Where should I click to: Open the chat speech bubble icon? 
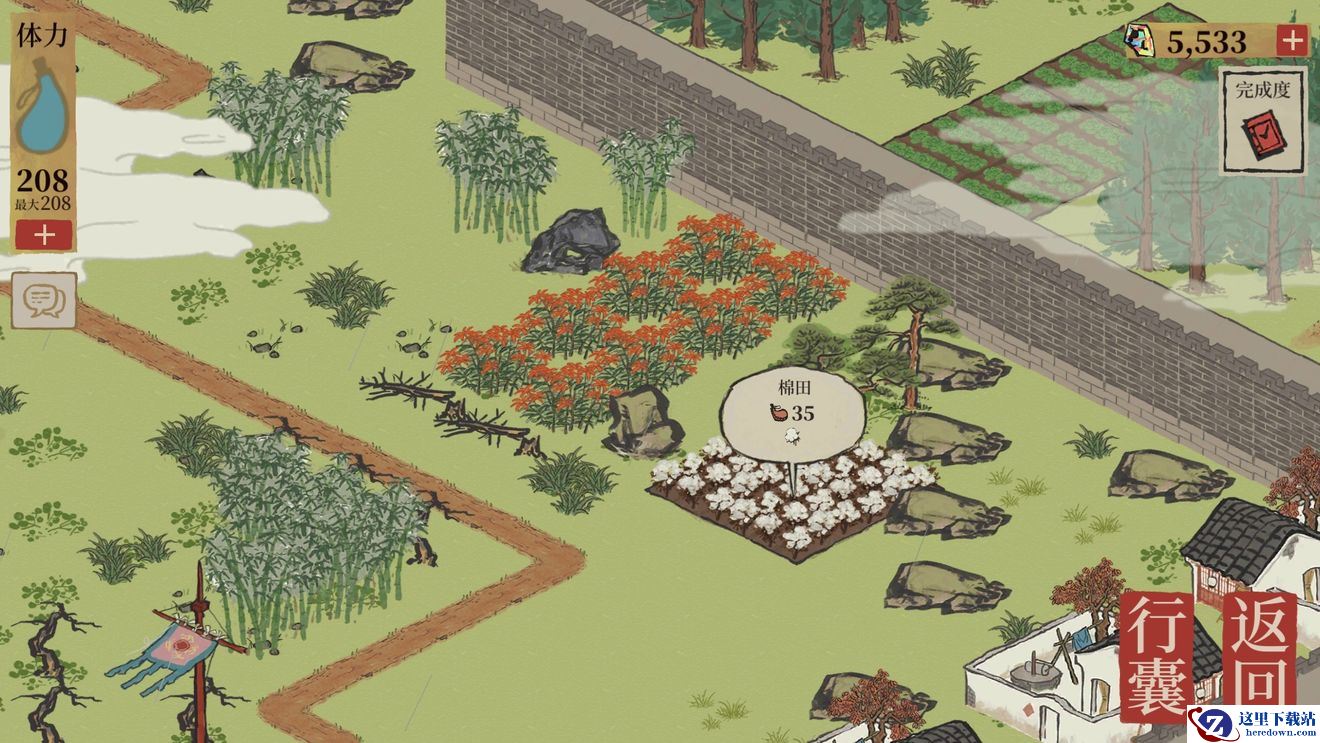(x=44, y=299)
